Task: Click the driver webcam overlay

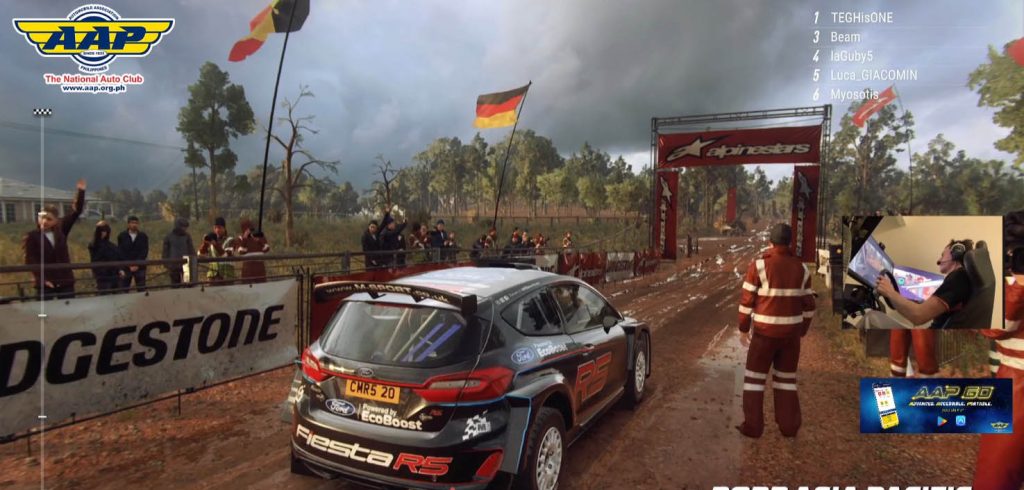Action: (921, 272)
